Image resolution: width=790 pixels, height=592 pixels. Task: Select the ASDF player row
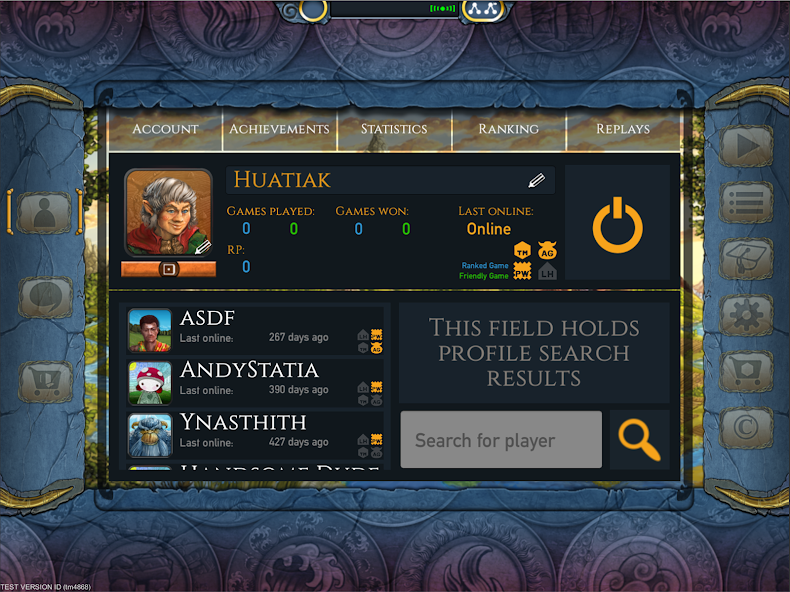coord(255,330)
